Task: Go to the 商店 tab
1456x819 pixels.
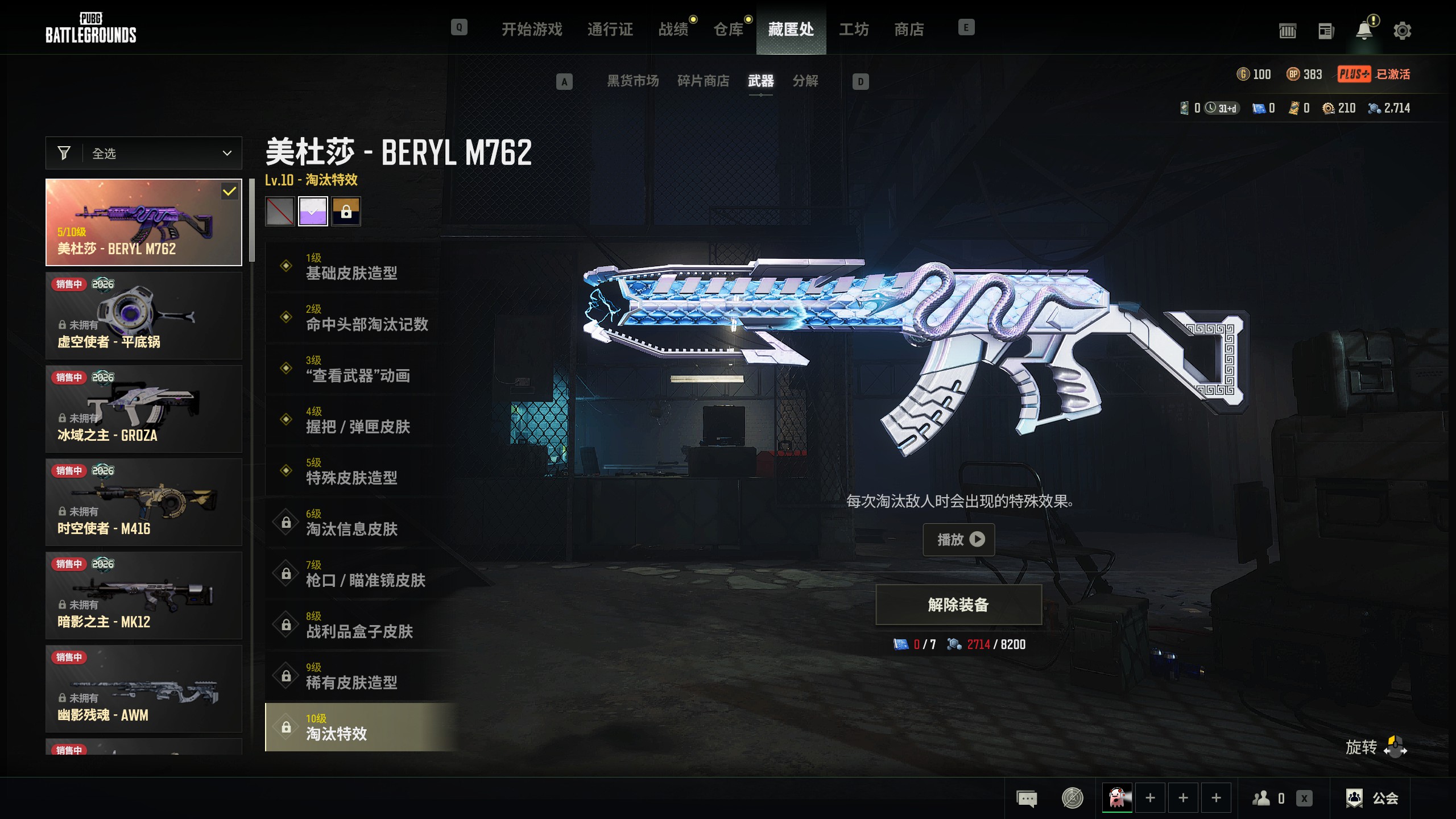Action: (909, 29)
